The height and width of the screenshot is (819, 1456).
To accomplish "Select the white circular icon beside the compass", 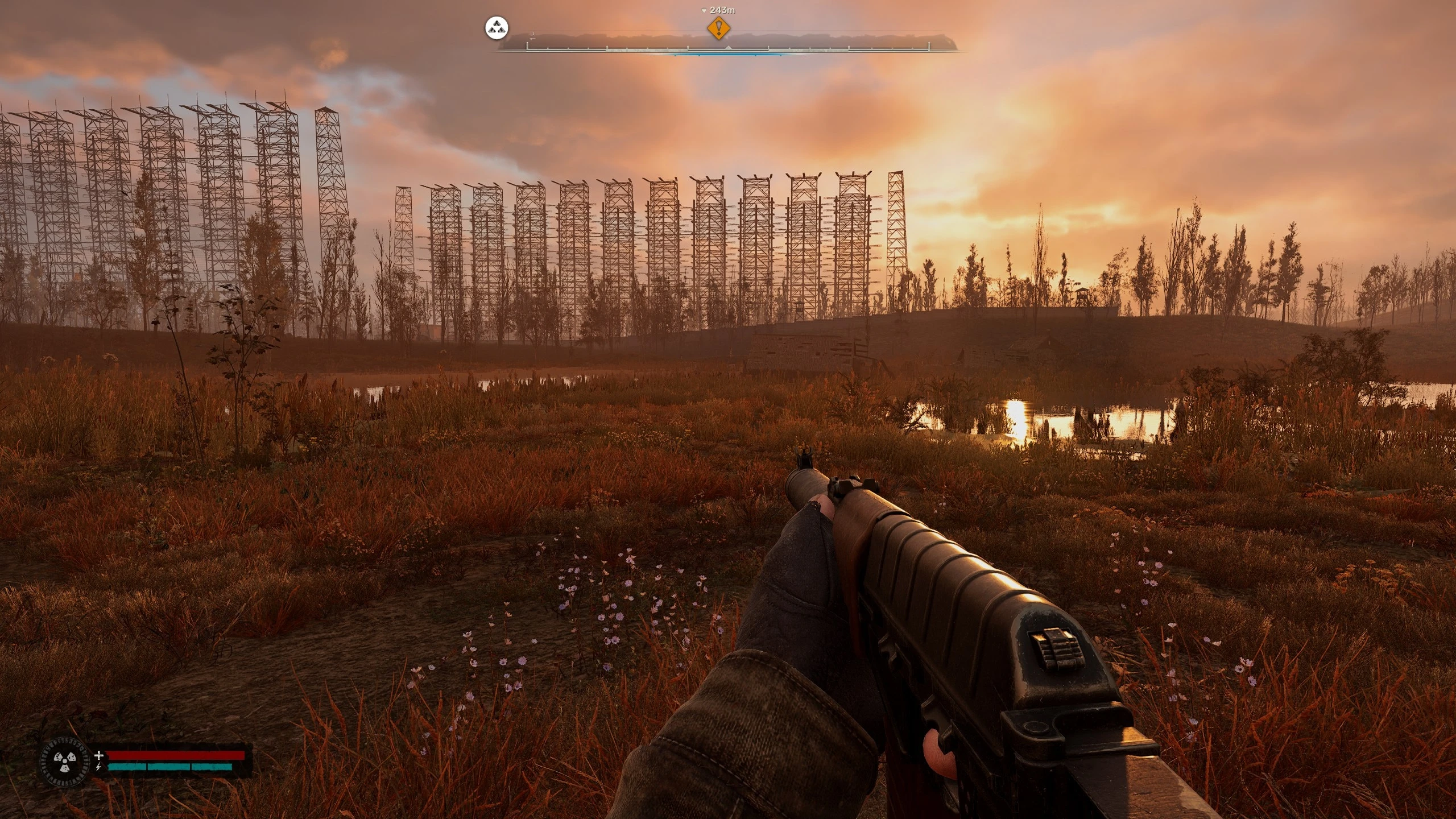I will [496, 28].
